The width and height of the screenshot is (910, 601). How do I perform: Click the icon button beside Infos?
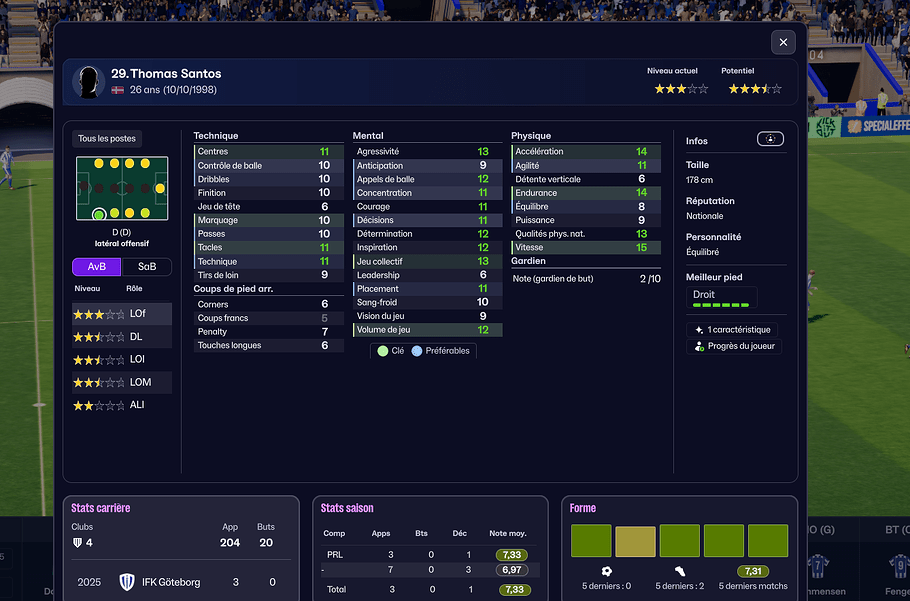coord(770,140)
